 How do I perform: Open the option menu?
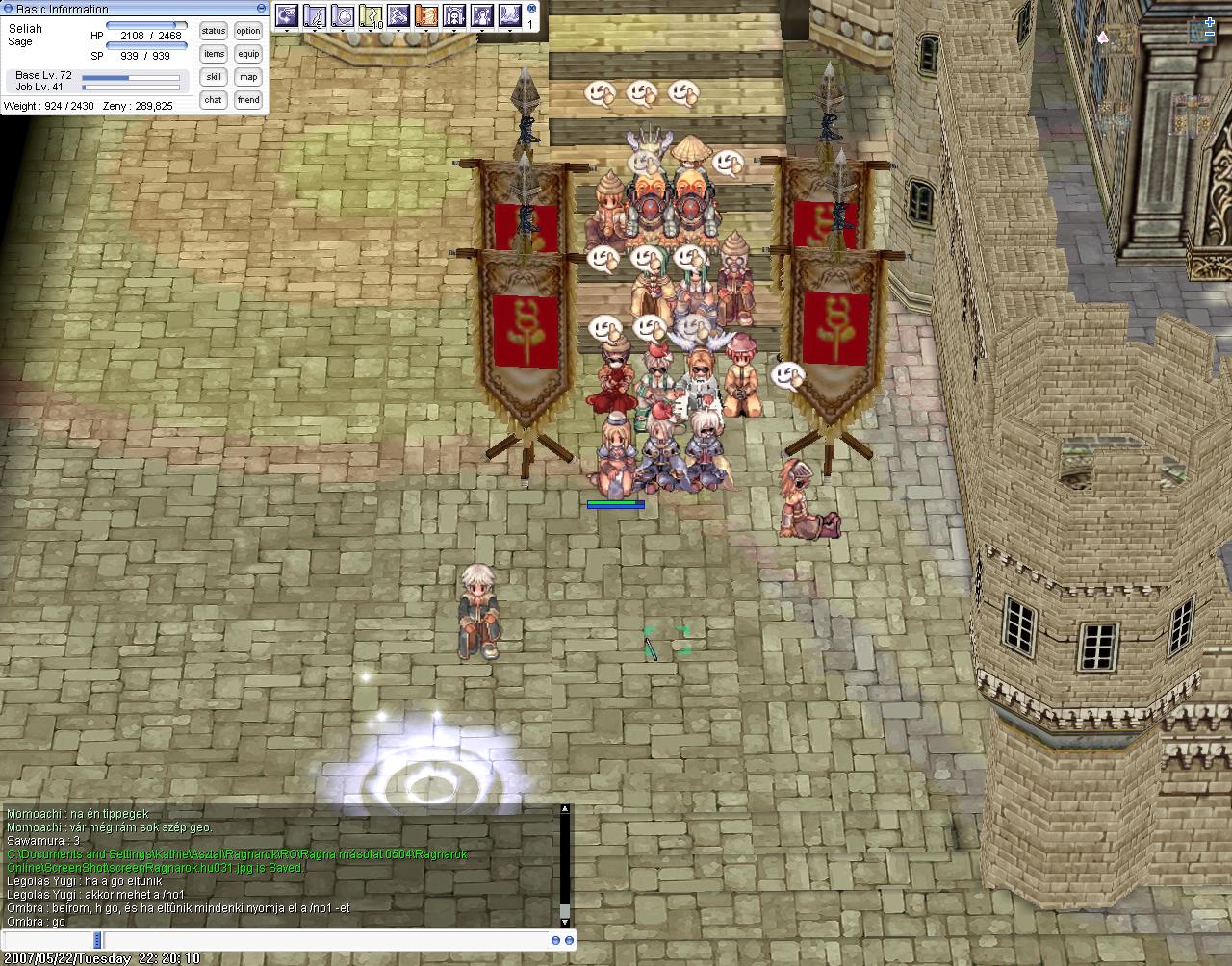(248, 31)
